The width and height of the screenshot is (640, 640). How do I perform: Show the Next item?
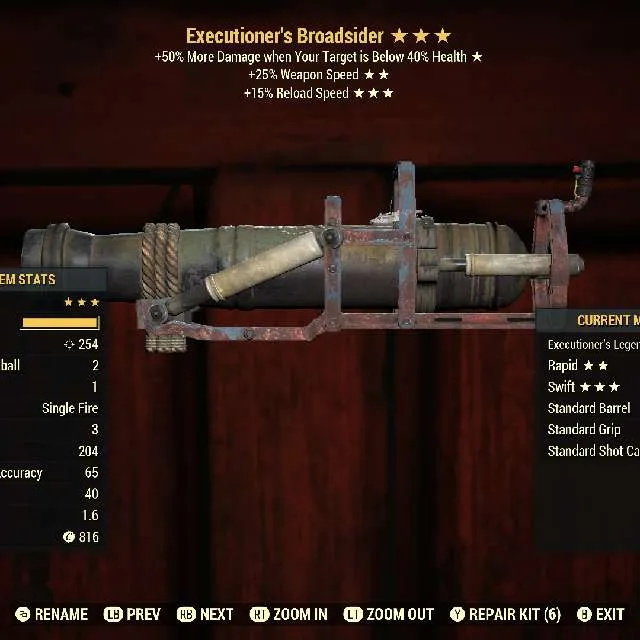[x=206, y=614]
